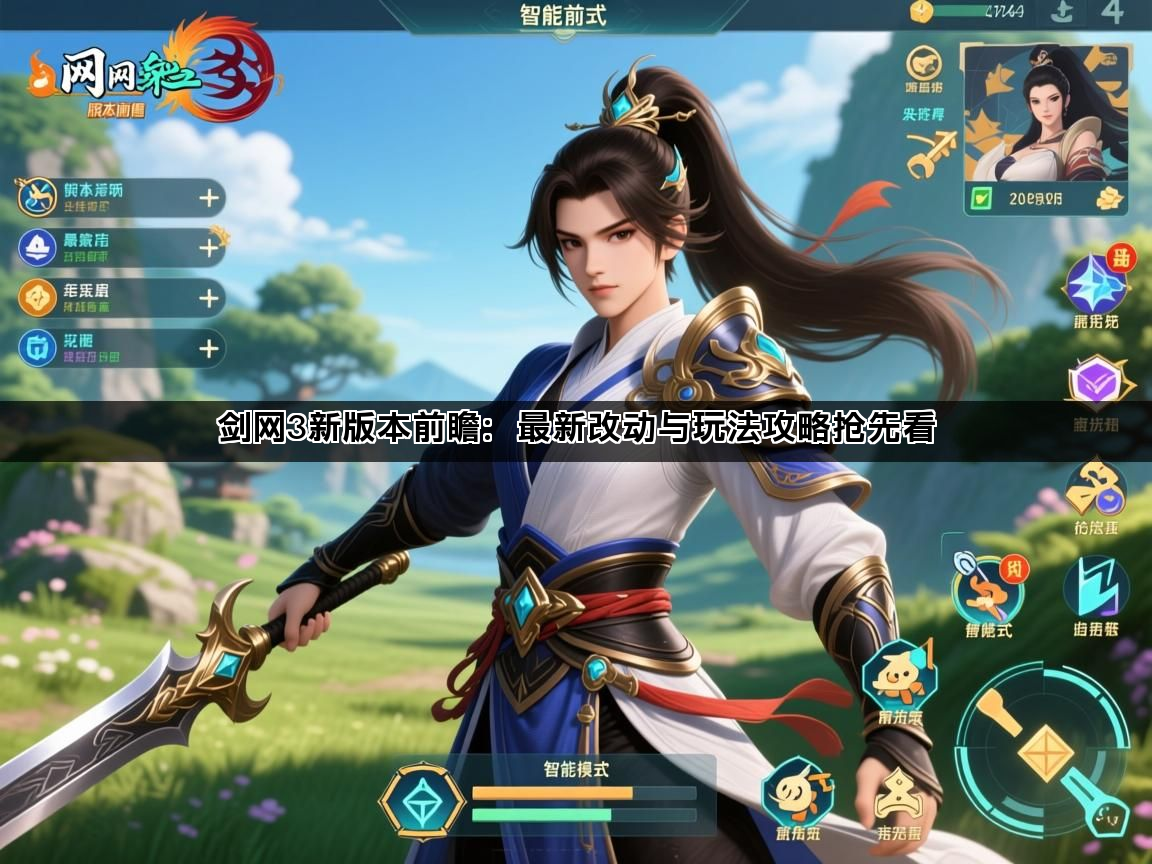Activate the bottom skill with the horned creature
The image size is (1152, 864).
[797, 793]
